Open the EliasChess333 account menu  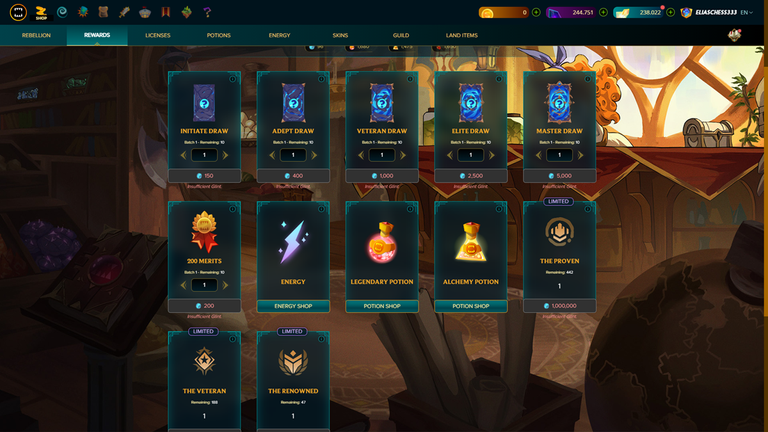714,12
